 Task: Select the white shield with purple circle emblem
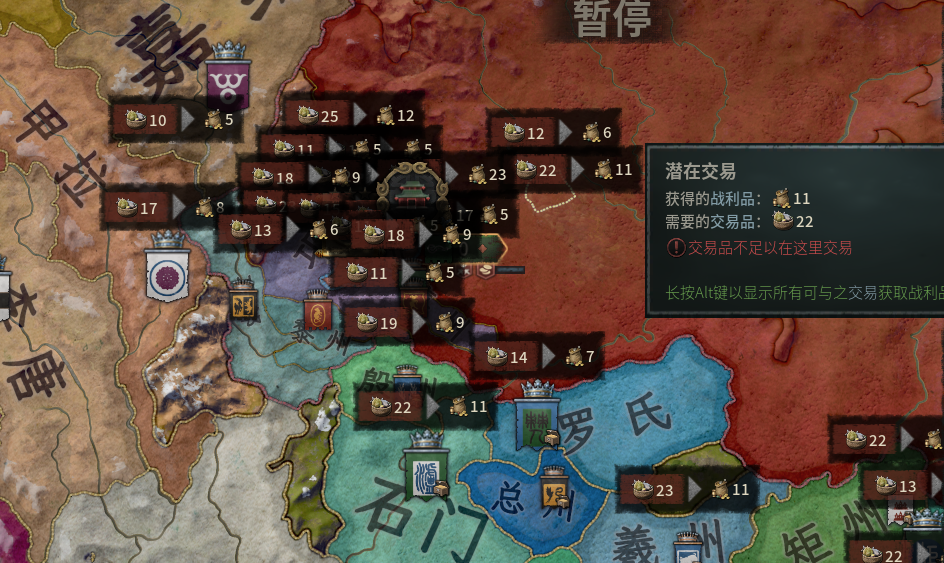click(167, 270)
